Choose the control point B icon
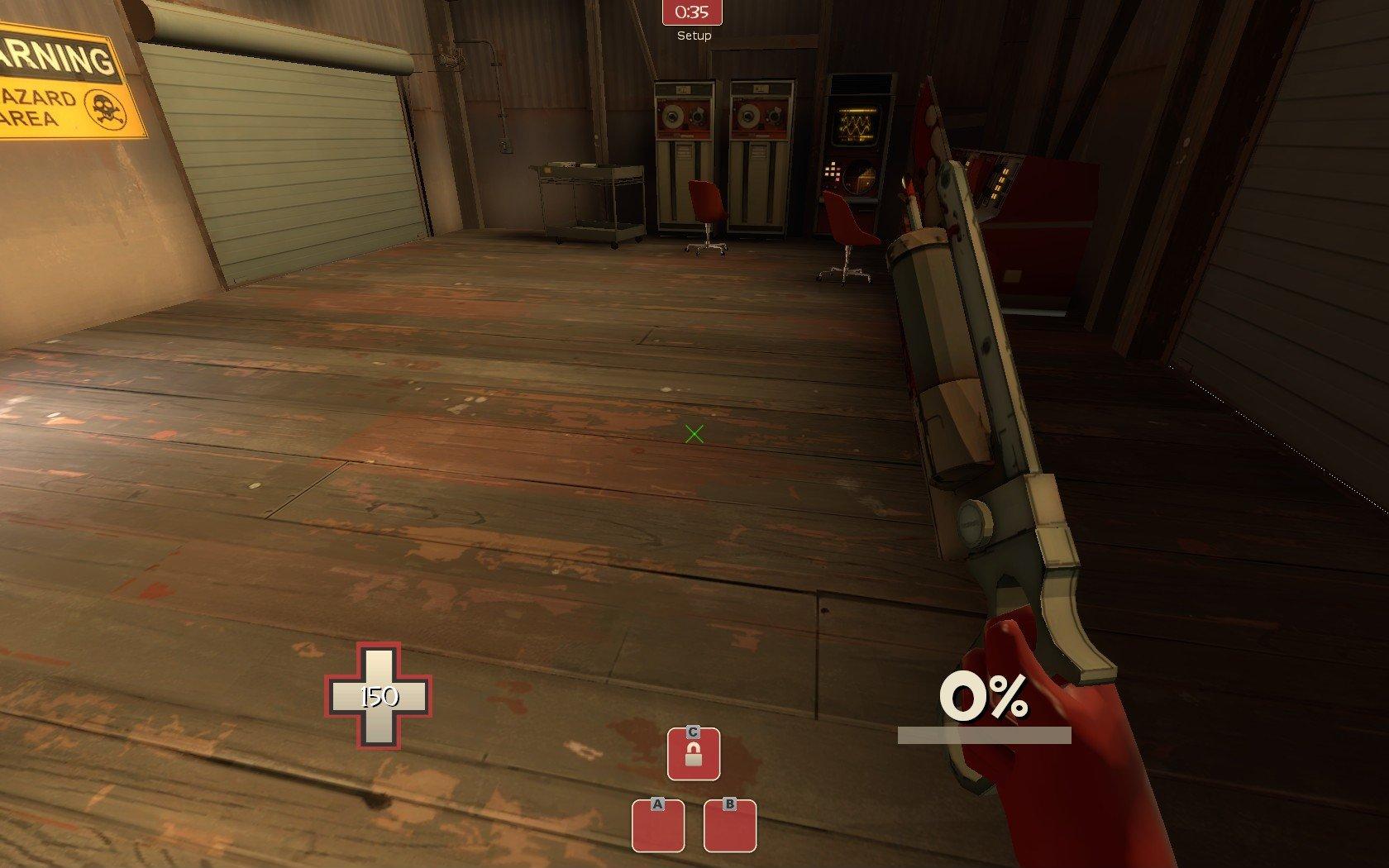 (x=730, y=825)
